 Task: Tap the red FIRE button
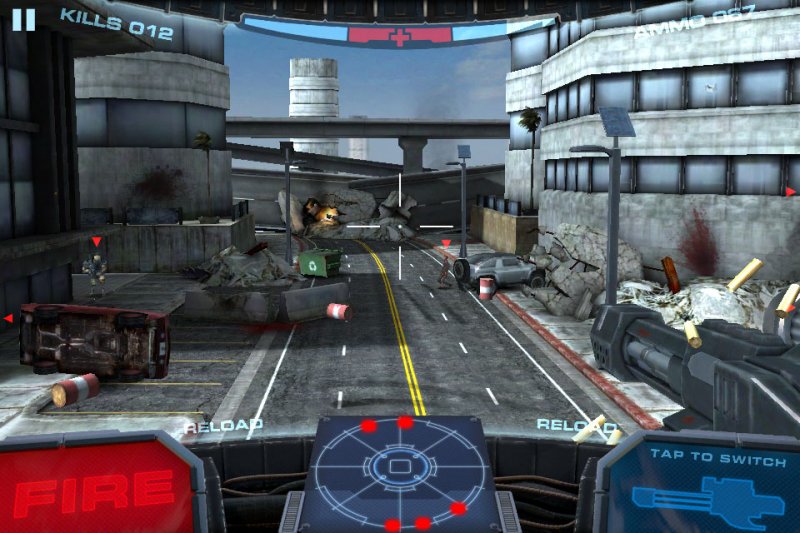(97, 488)
